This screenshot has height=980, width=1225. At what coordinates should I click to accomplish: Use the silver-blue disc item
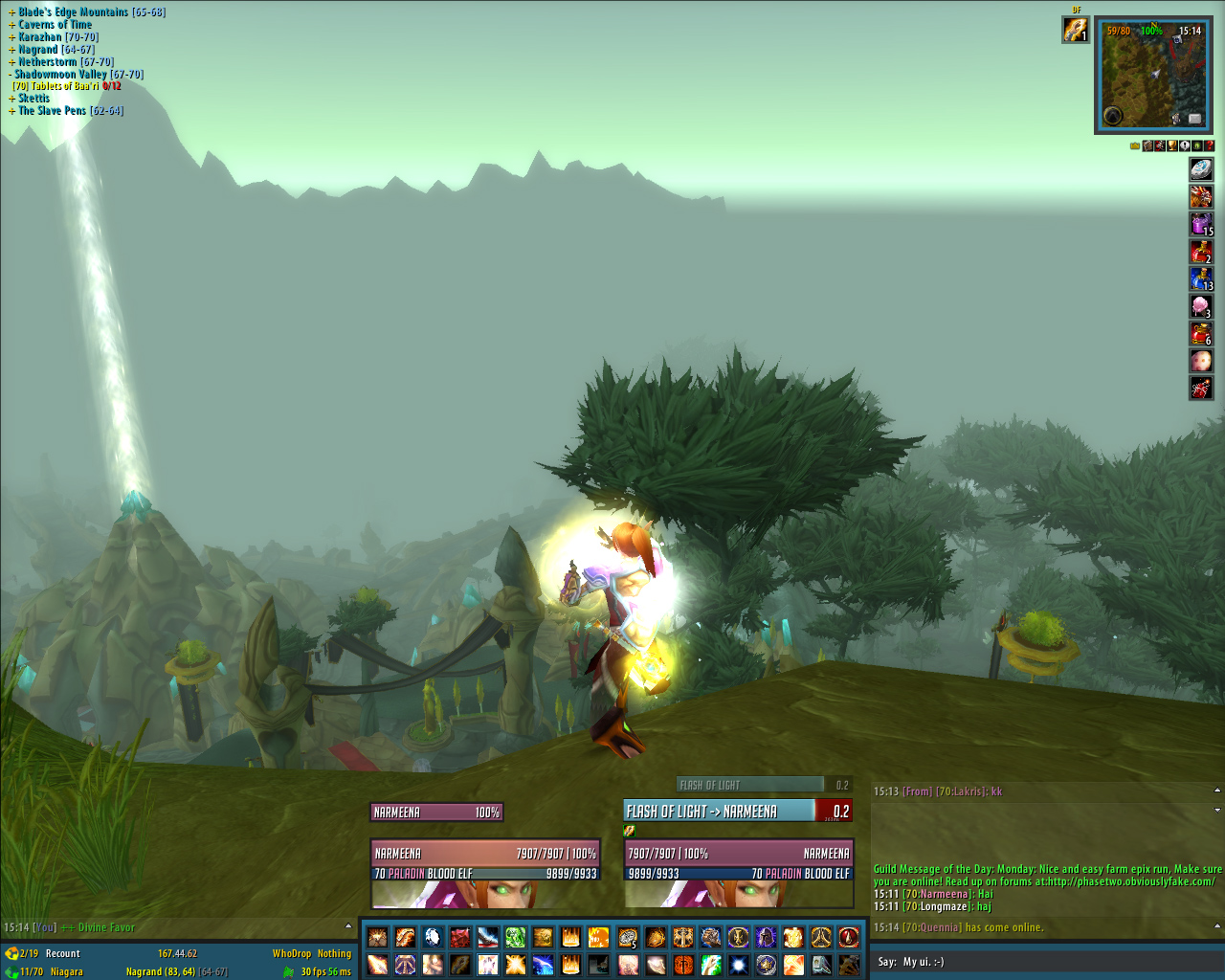(1201, 169)
